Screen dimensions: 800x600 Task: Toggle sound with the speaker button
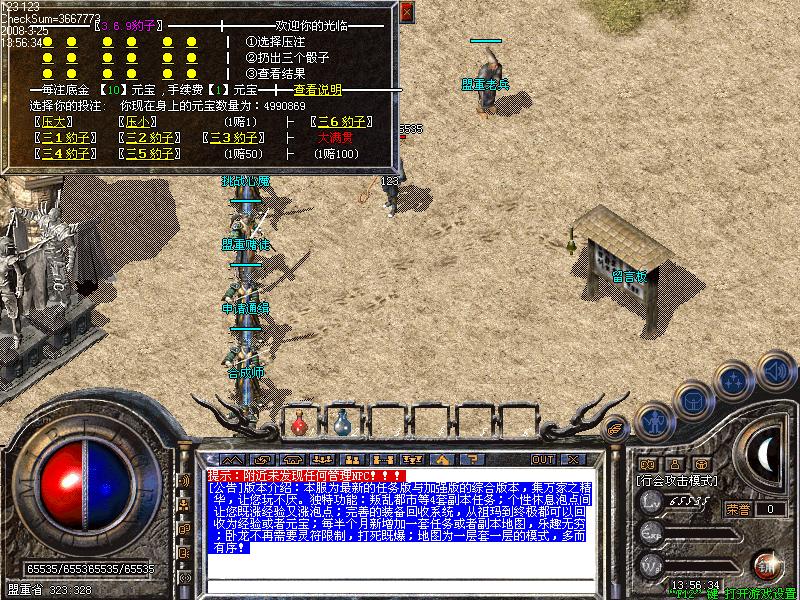point(774,369)
